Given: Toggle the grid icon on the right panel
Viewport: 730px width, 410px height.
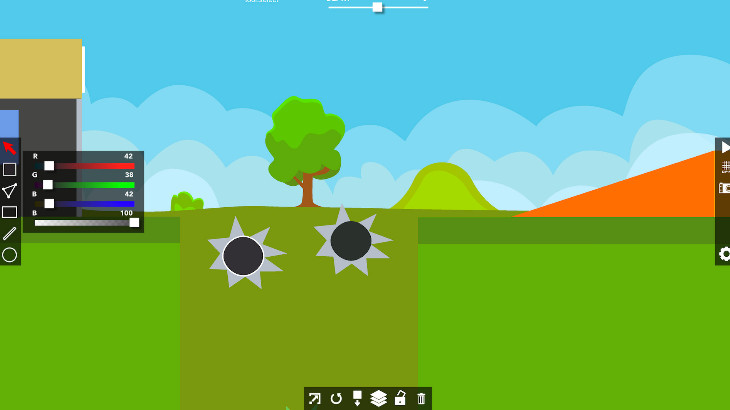Looking at the screenshot, I should (725, 167).
